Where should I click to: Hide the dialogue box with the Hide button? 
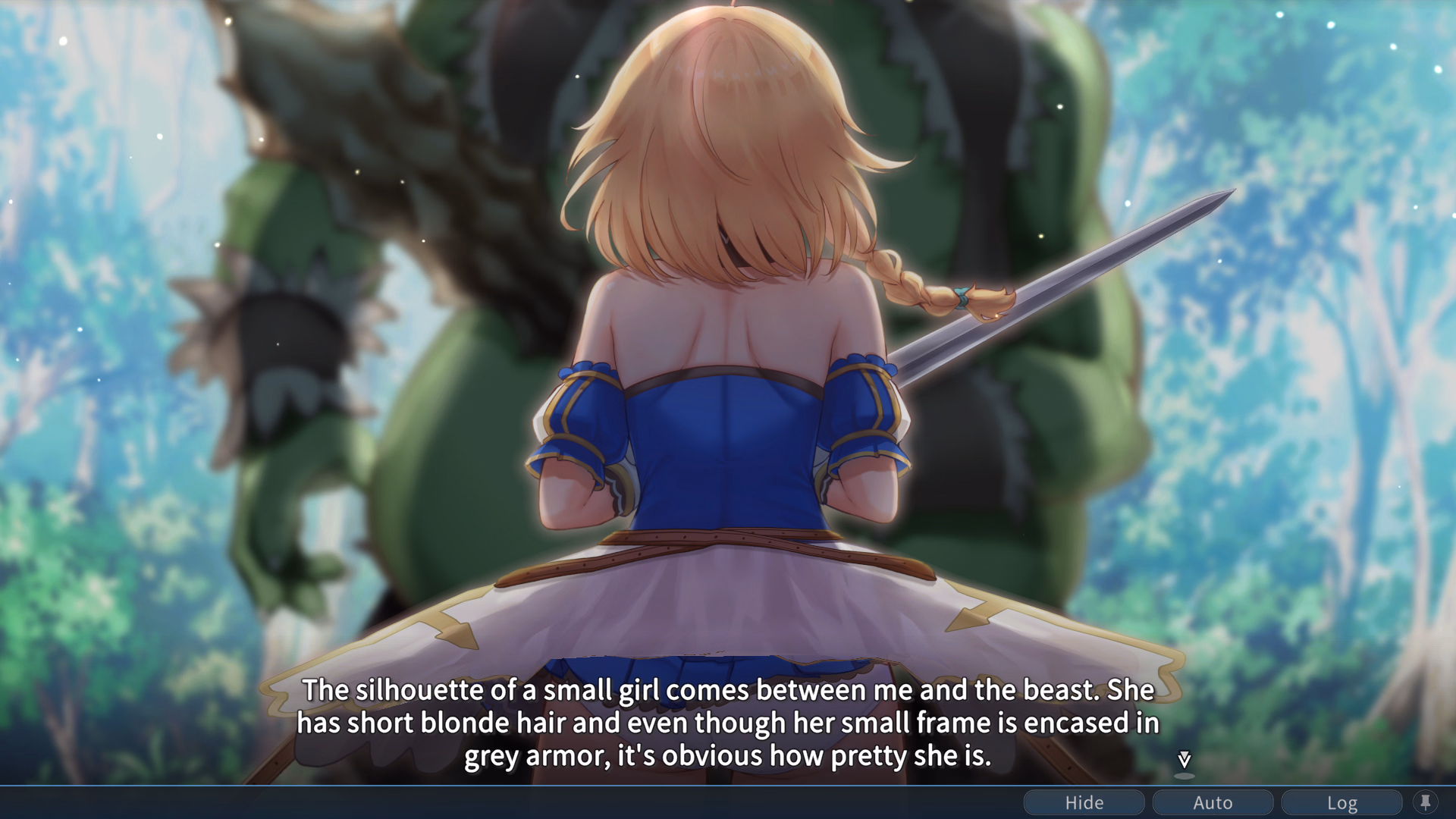[x=1083, y=802]
